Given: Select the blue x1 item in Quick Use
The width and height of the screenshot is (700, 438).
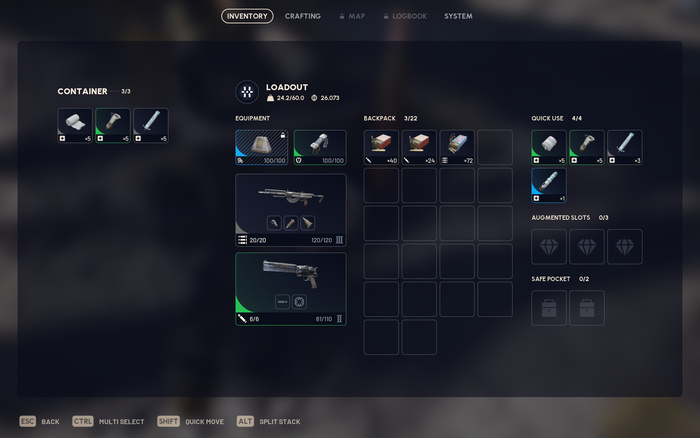Looking at the screenshot, I should [549, 185].
